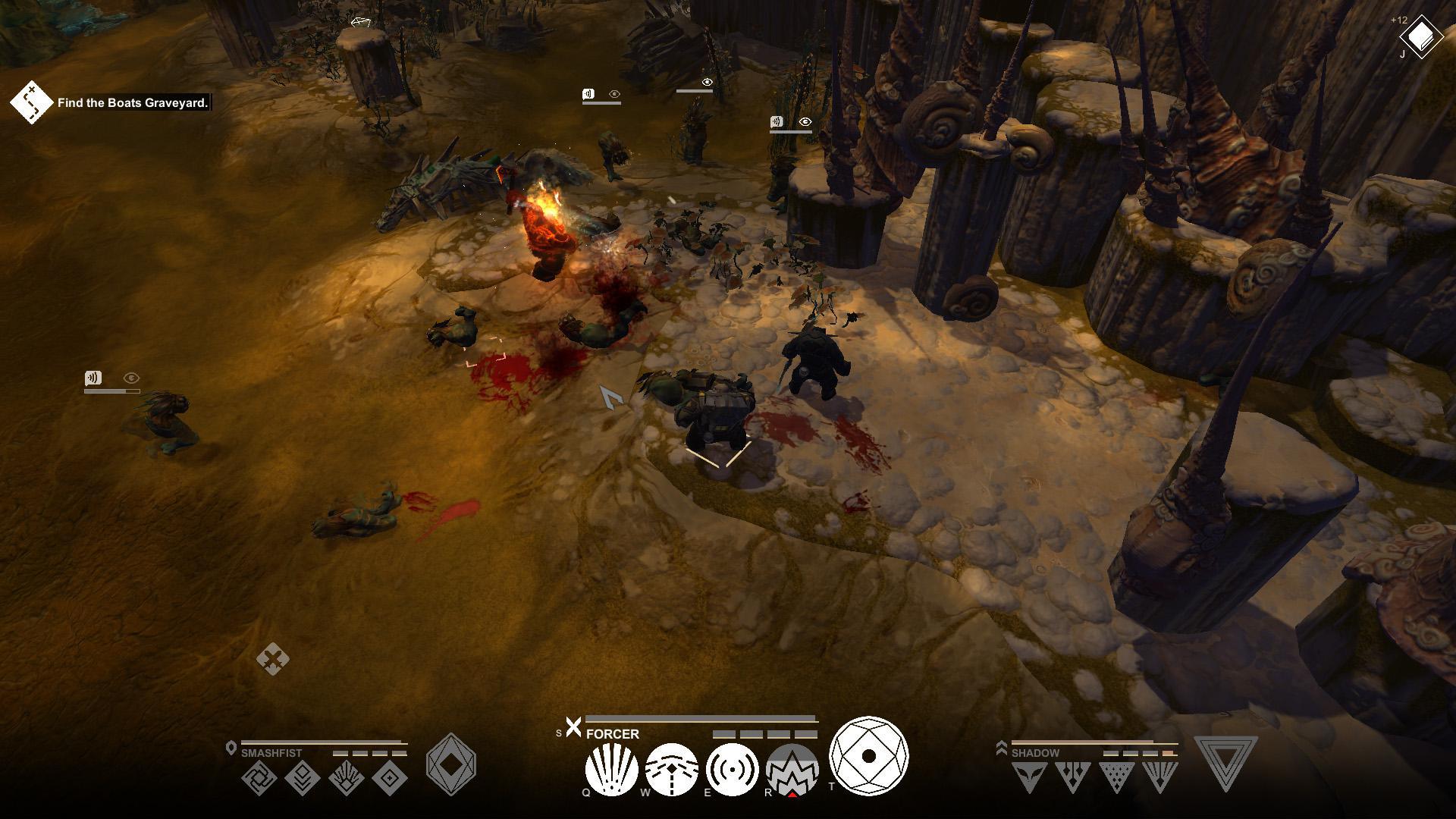This screenshot has height=819, width=1456.
Task: Open the journal book icon
Action: 1421,36
